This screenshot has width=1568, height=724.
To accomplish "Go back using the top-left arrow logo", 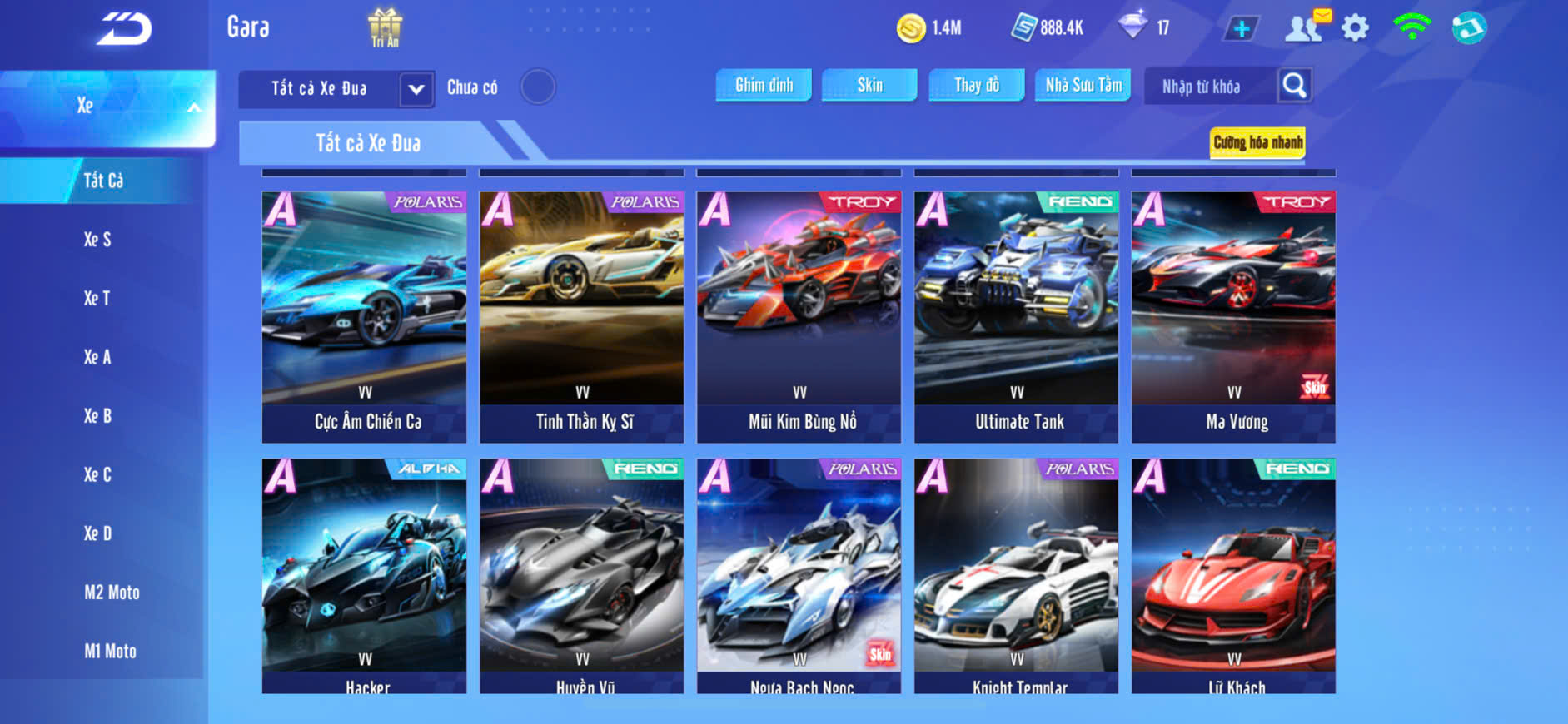I will tap(124, 28).
